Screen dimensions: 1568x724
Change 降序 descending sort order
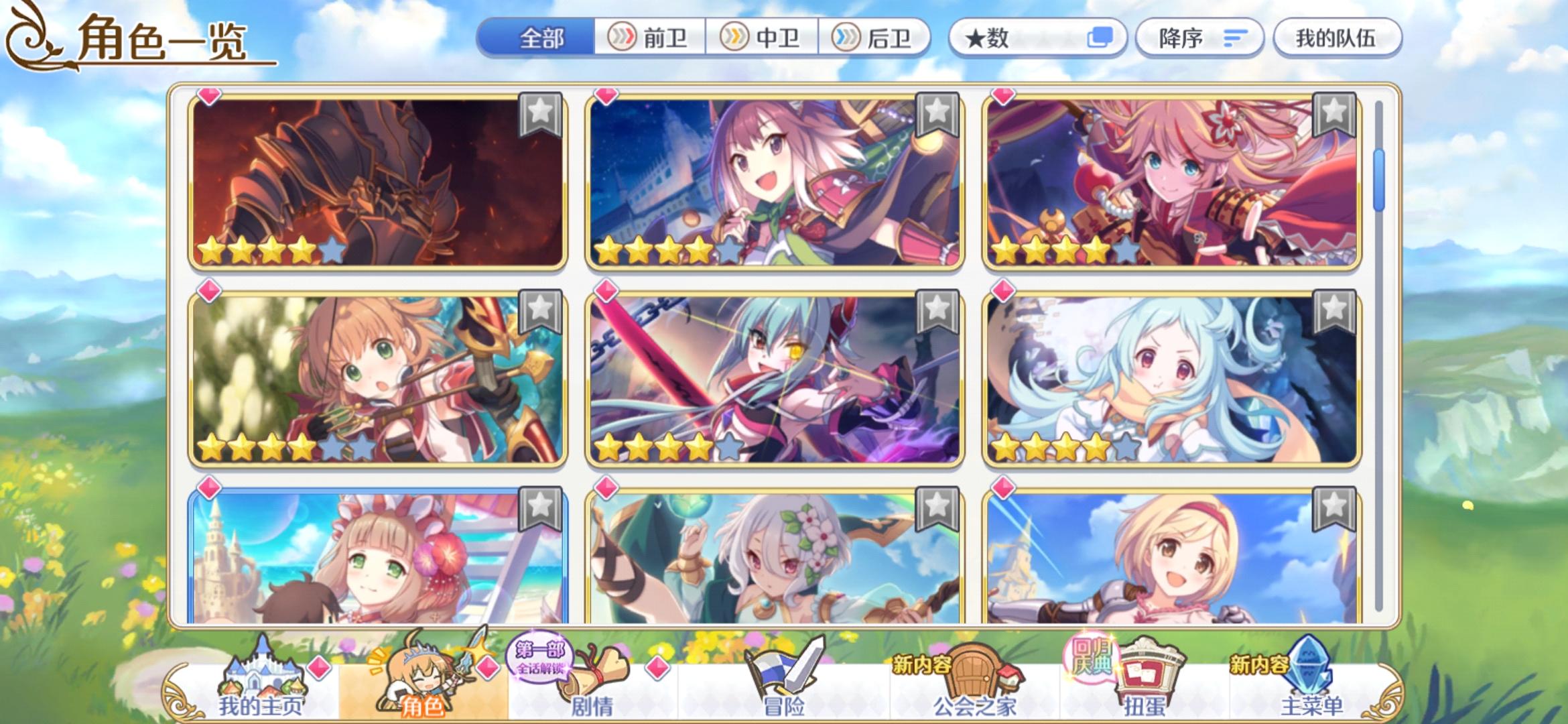pyautogui.click(x=1199, y=38)
